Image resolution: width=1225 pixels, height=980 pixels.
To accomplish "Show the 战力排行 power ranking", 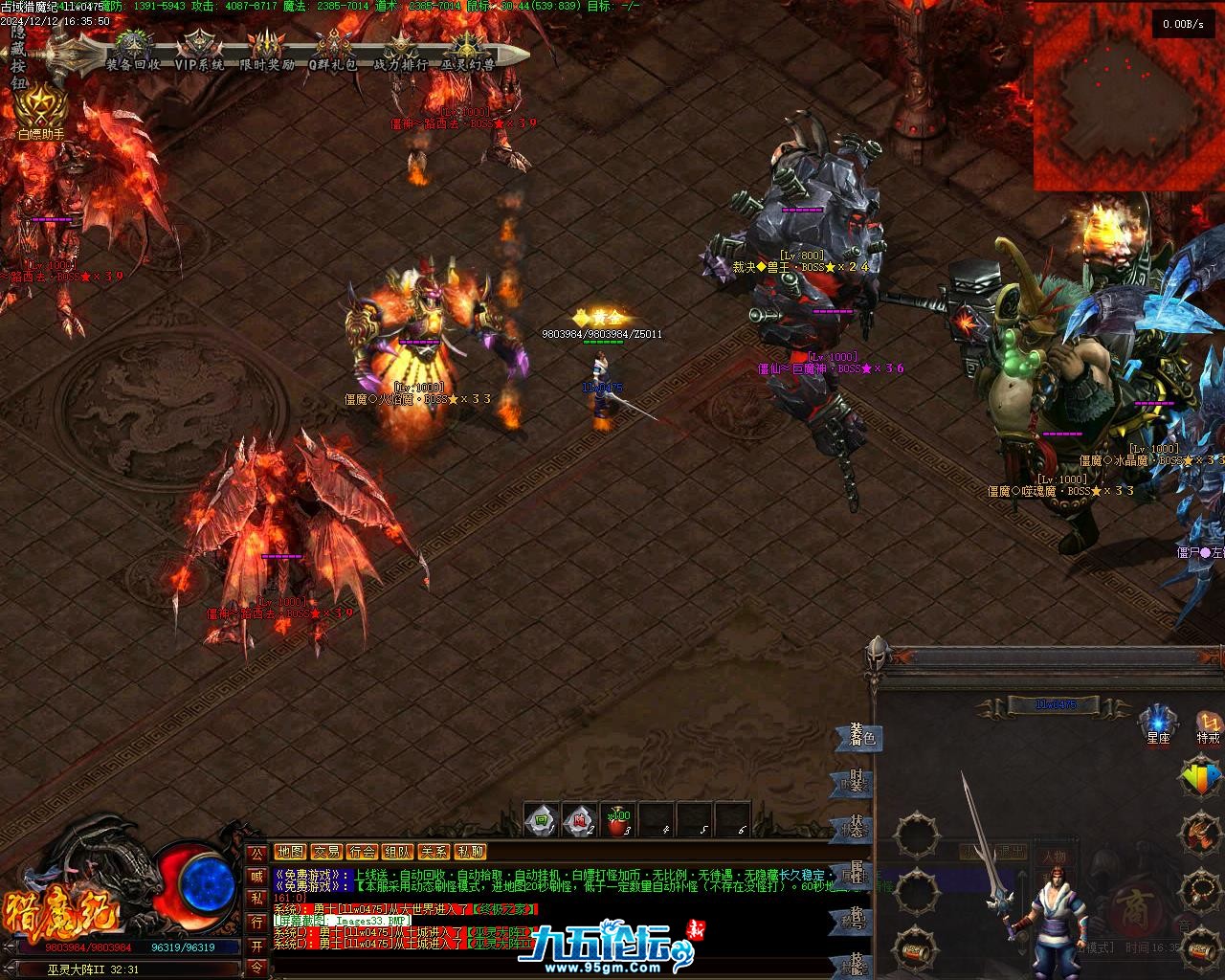I will click(400, 52).
